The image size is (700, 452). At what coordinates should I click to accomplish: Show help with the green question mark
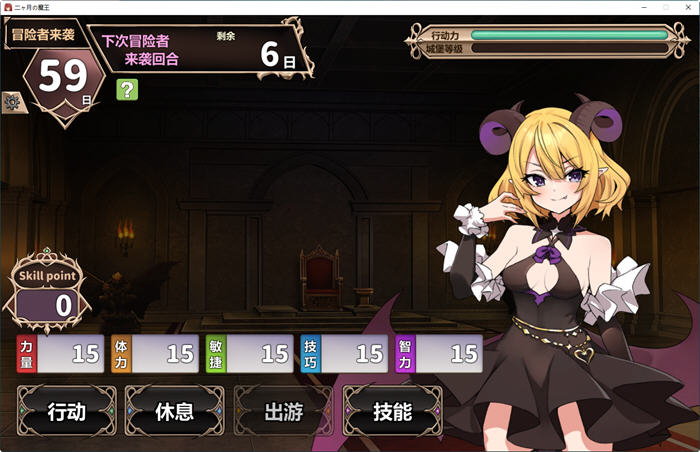click(x=127, y=90)
